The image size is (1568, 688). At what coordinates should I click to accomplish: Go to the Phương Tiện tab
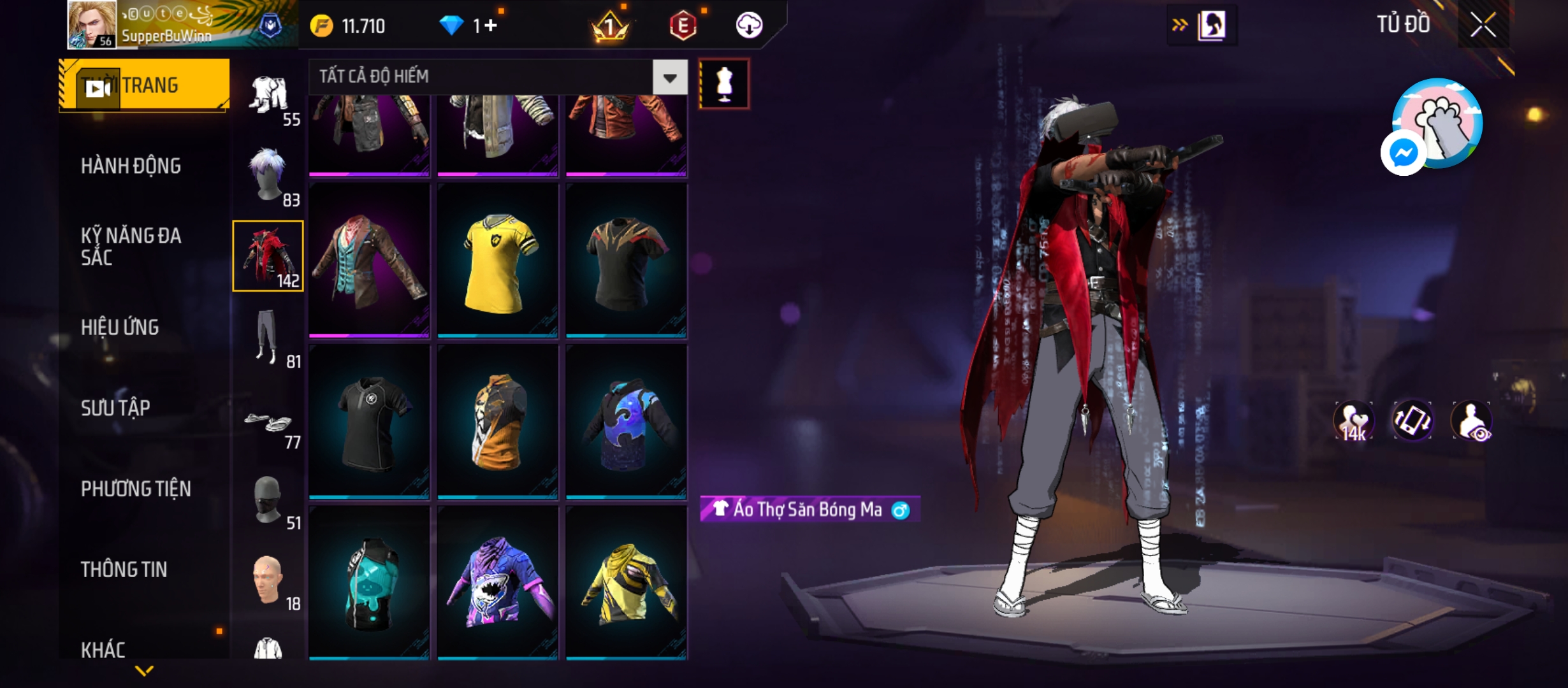click(x=136, y=489)
